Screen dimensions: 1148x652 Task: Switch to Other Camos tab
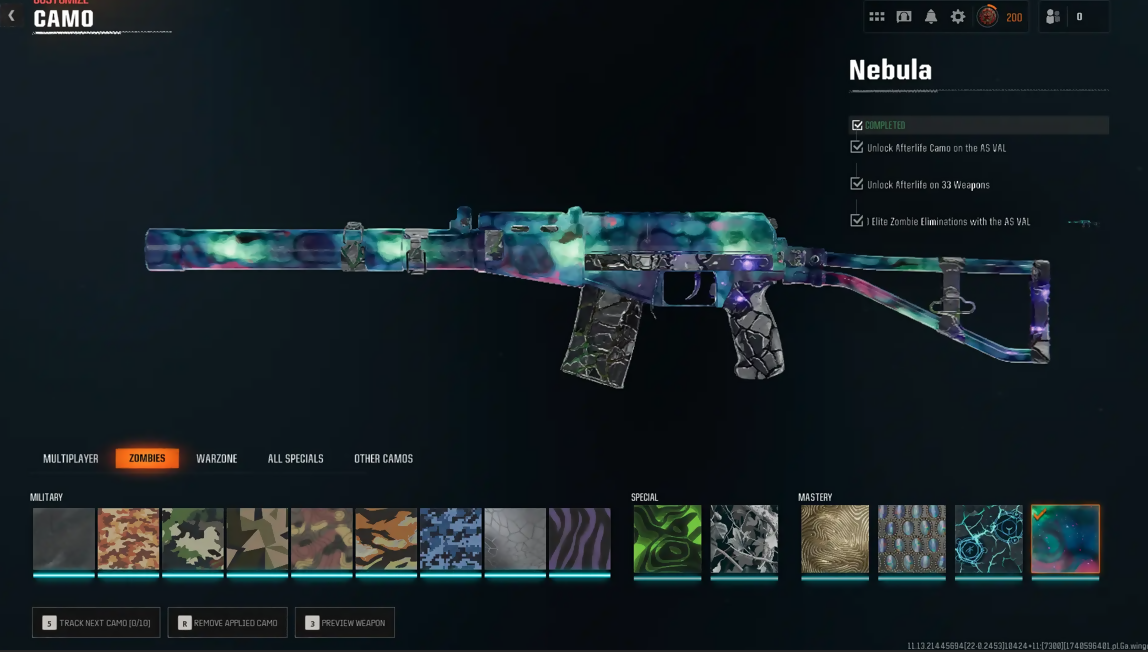coord(383,459)
